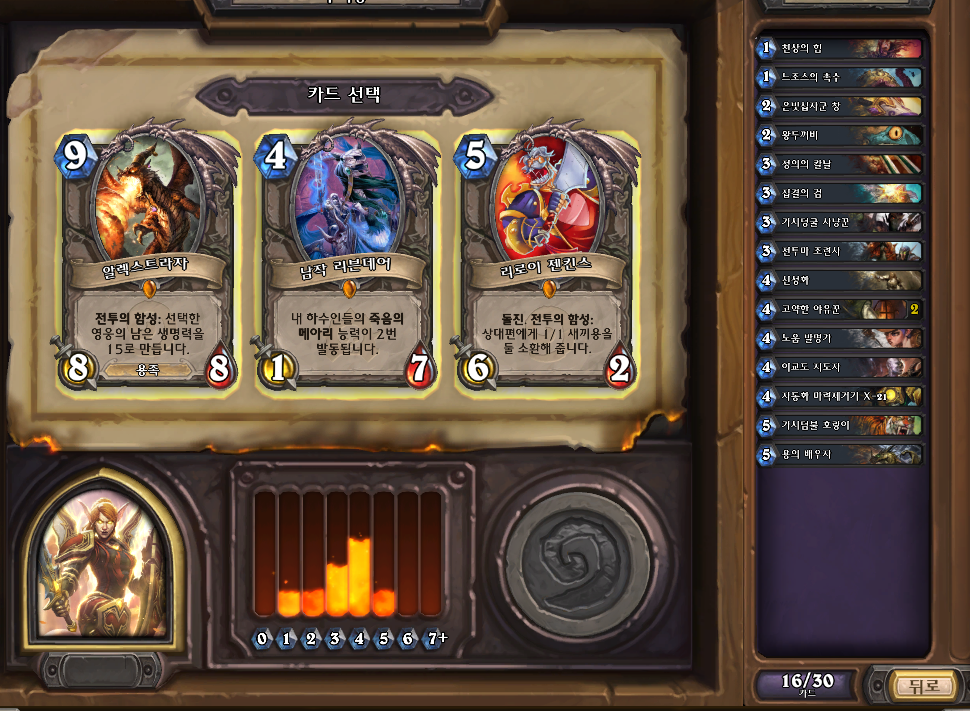Select 천상의 힘 in deck list
Screen dimensions: 970x711
point(840,48)
